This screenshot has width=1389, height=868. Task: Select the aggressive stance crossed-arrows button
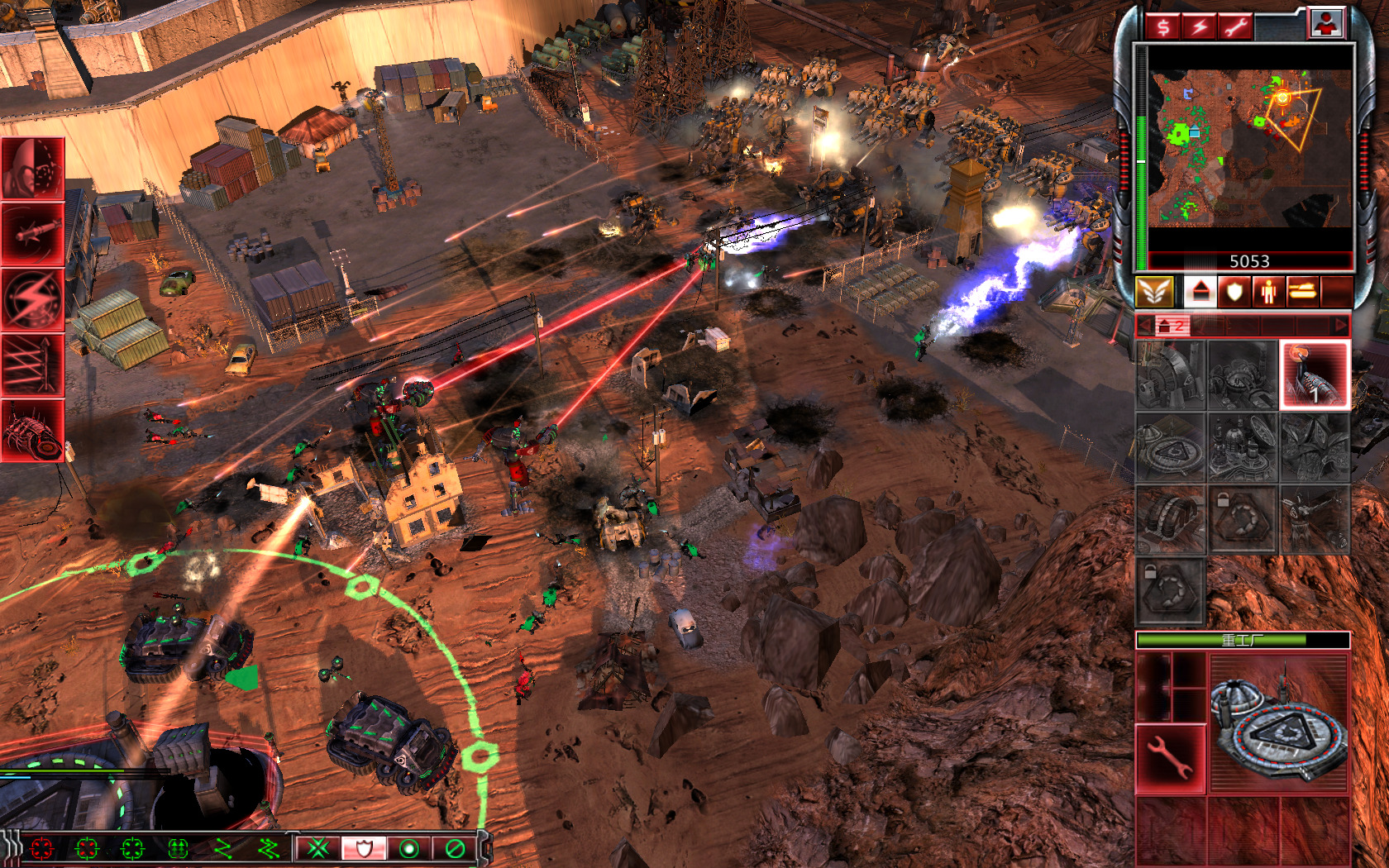318,848
